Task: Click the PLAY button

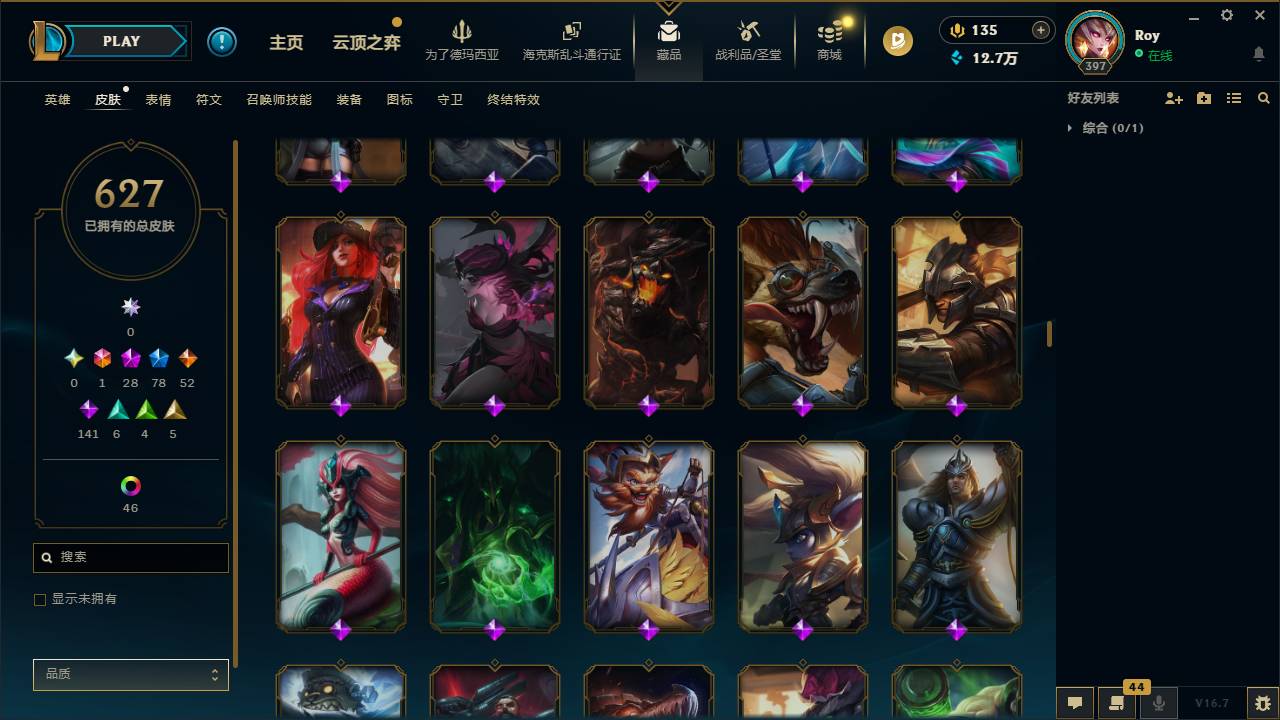Action: [121, 41]
